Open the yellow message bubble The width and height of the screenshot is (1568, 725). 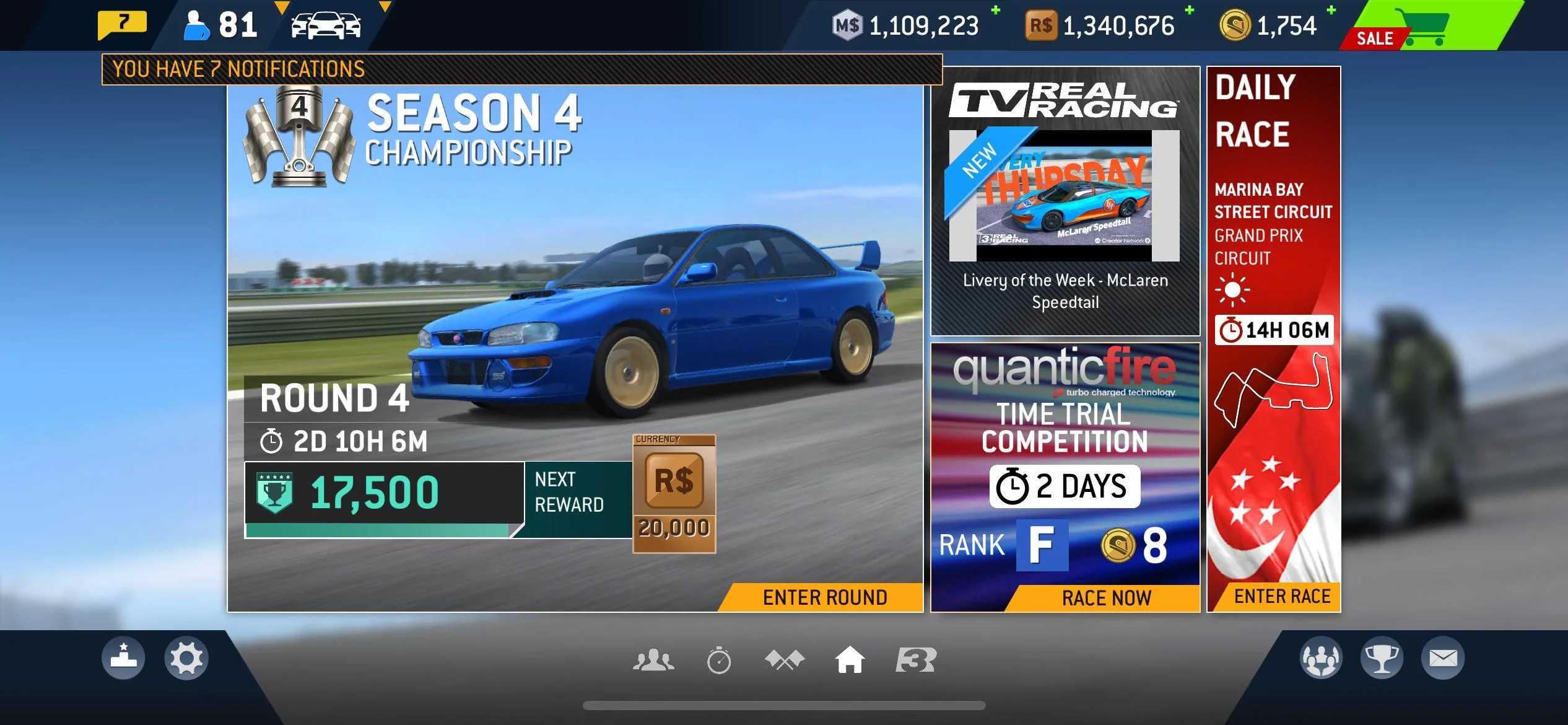point(123,25)
